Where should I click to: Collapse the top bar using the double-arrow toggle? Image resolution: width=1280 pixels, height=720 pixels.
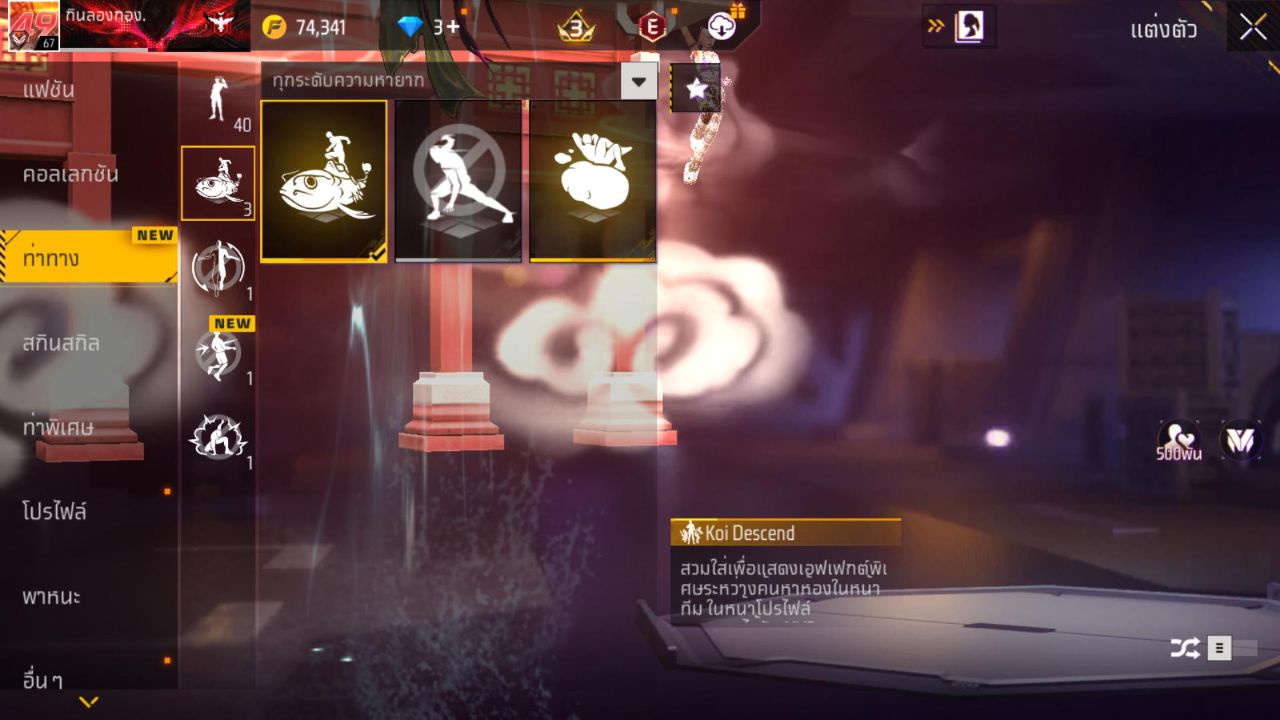click(x=934, y=27)
